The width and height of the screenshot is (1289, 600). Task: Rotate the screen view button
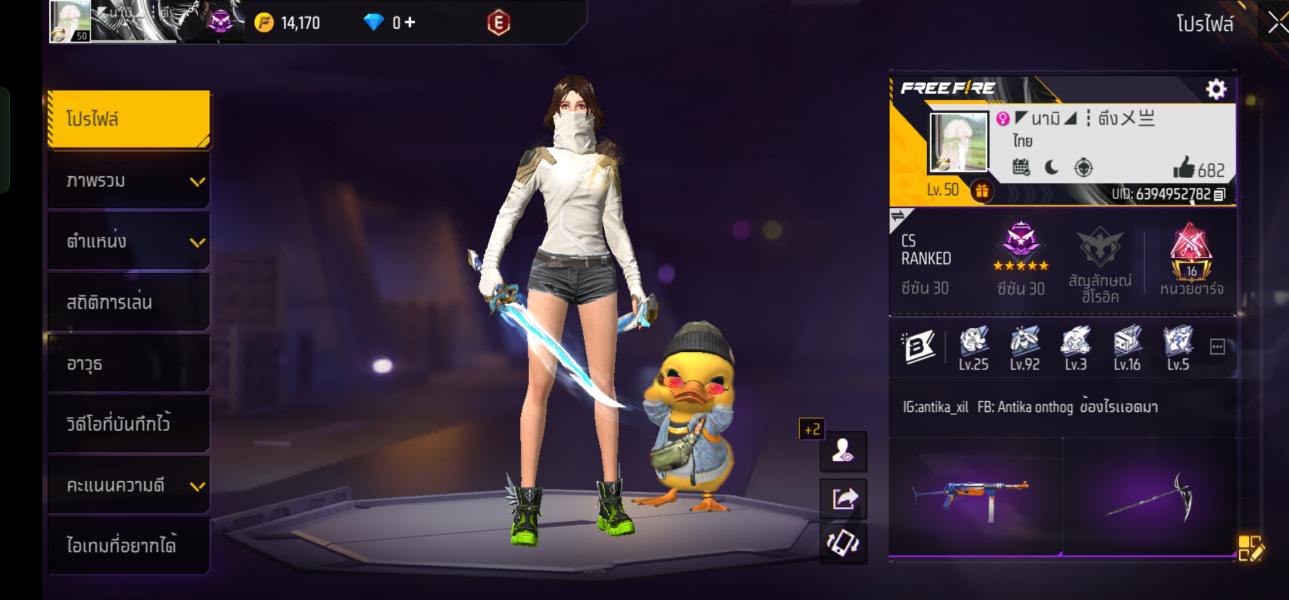click(x=844, y=543)
